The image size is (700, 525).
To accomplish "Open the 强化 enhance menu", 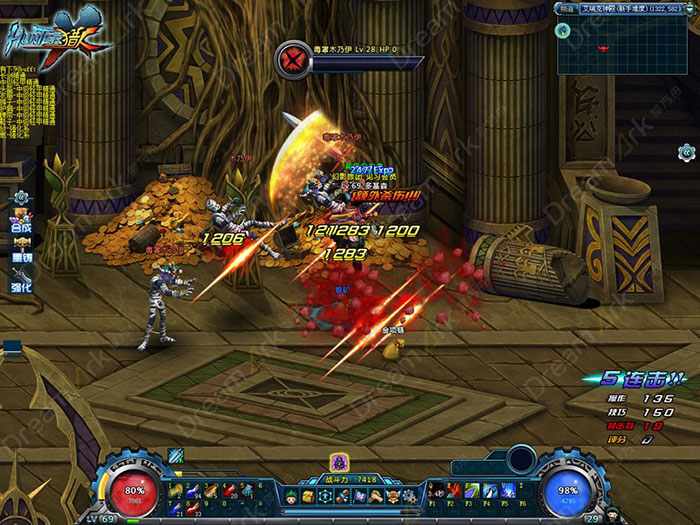I will [x=21, y=286].
